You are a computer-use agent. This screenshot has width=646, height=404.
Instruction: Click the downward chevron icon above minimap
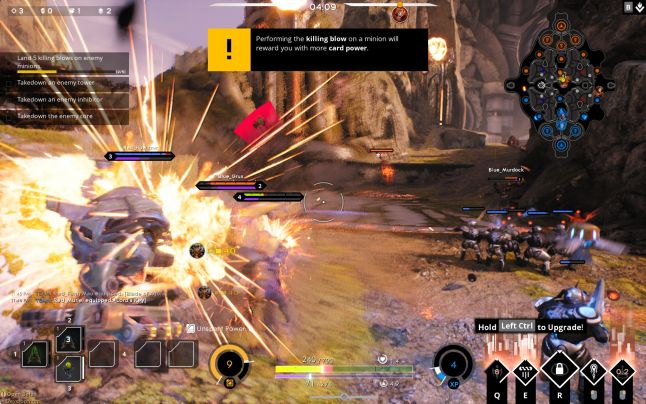[x=638, y=8]
